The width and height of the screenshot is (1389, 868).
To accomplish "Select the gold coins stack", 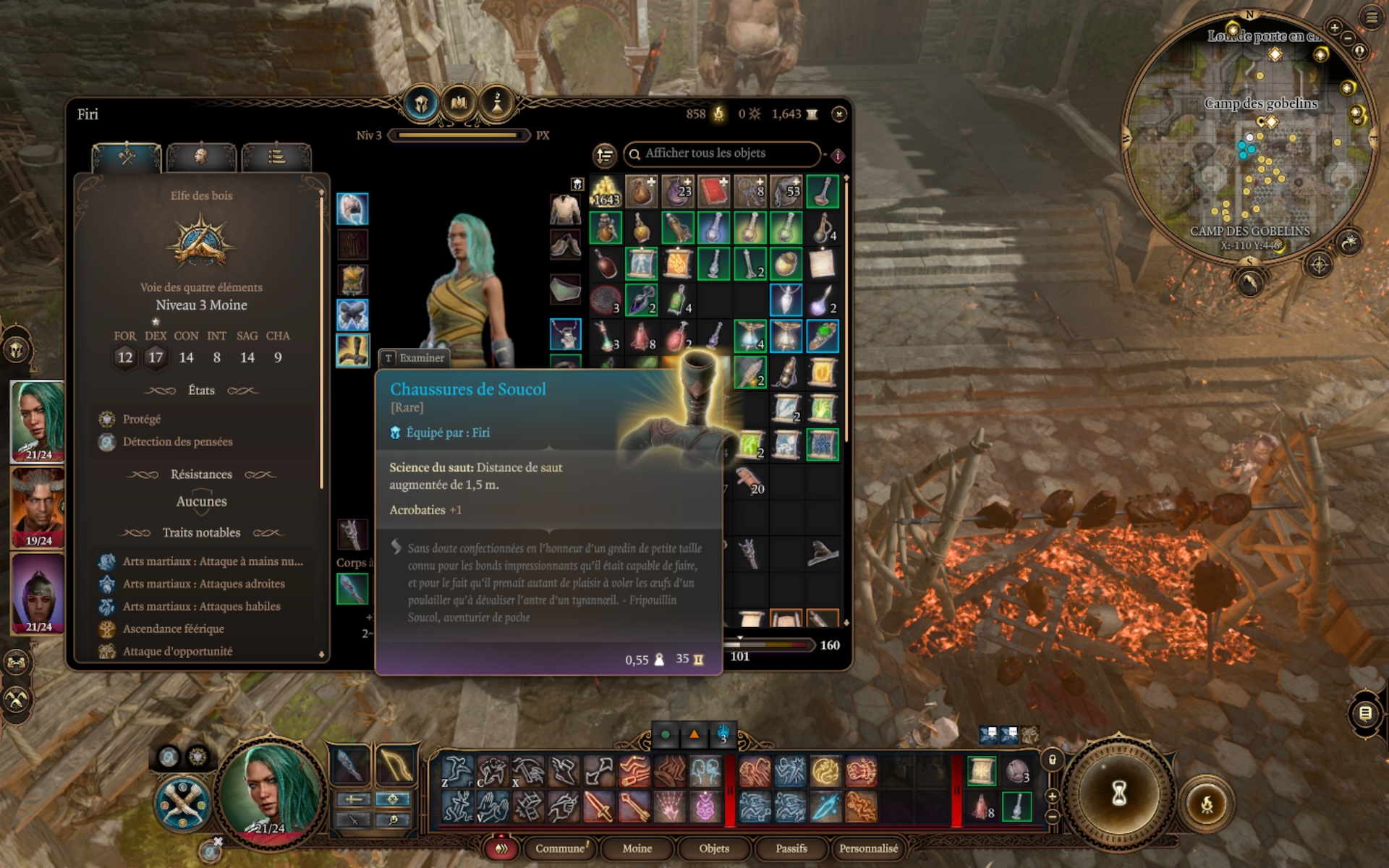I will 606,192.
